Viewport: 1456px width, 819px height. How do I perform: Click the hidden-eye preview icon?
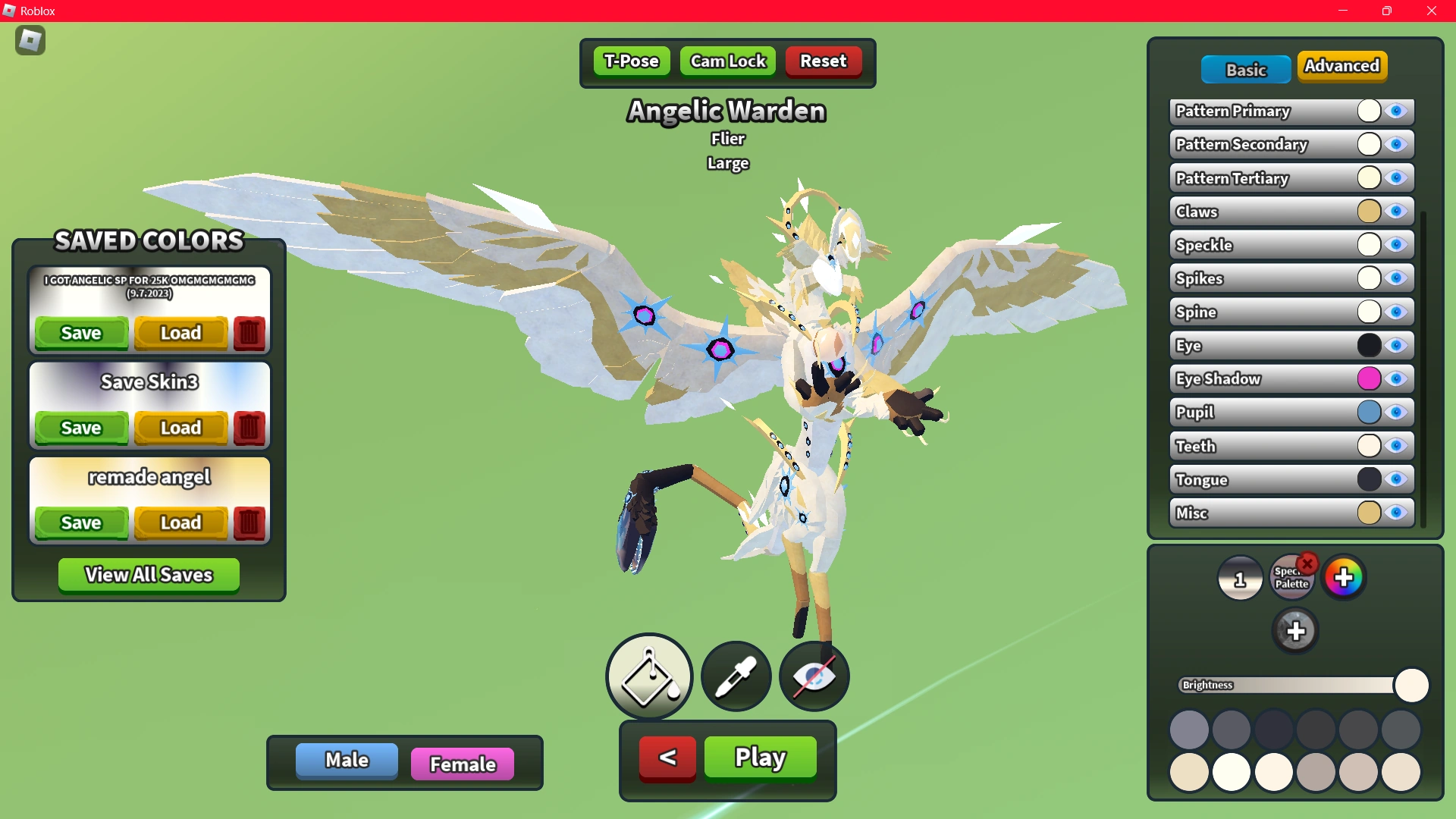click(x=813, y=676)
